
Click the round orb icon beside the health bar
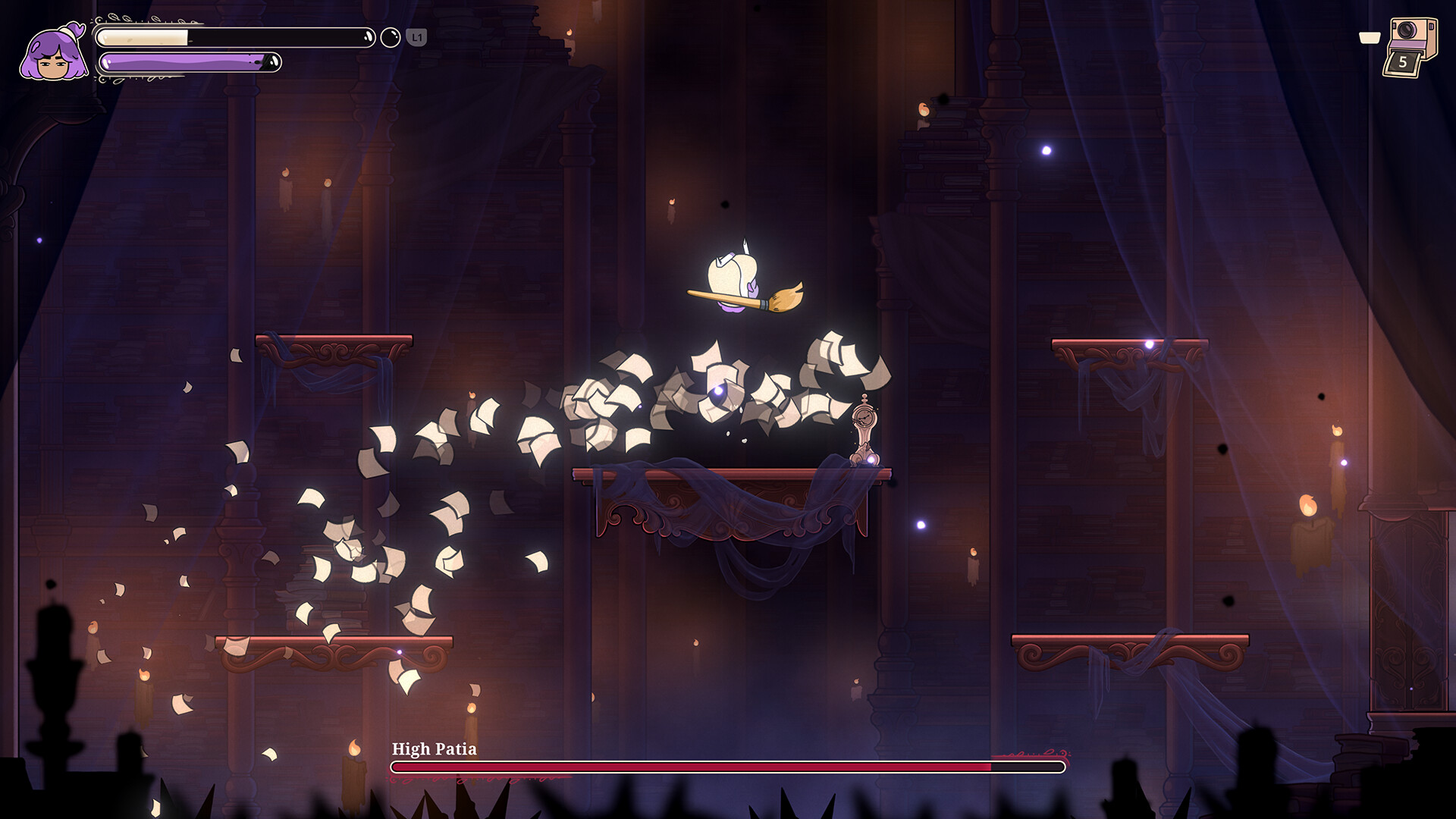pos(390,37)
